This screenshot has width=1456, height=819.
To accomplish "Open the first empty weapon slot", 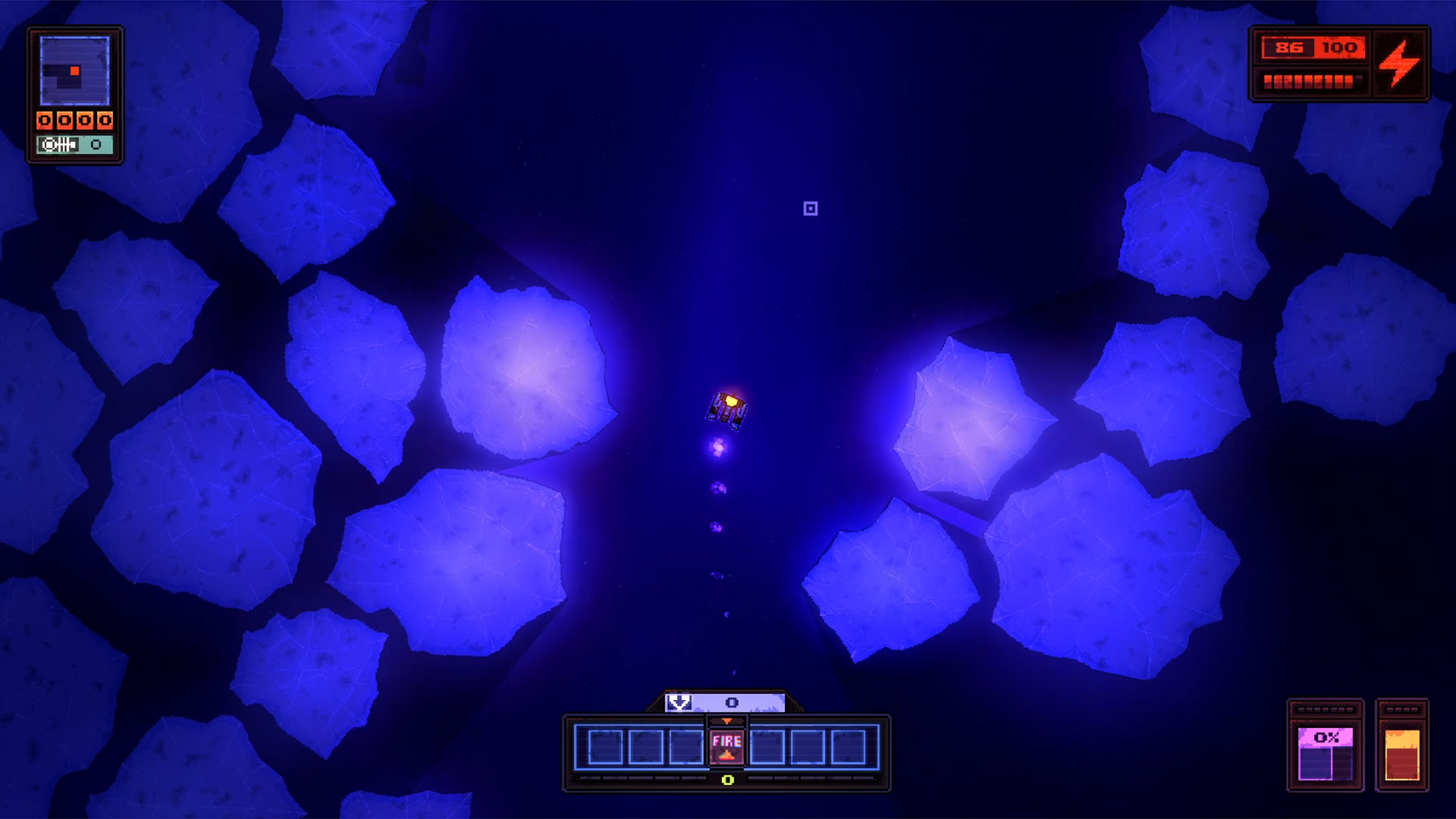I will (605, 748).
